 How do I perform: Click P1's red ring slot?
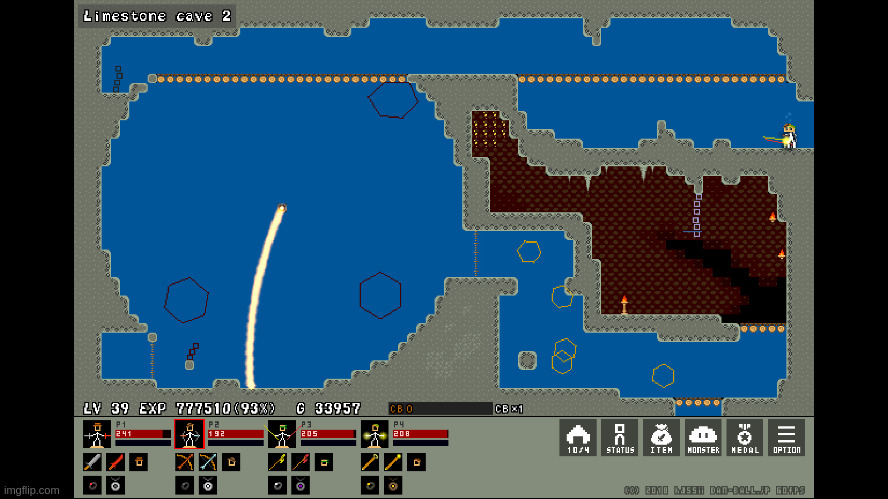click(x=93, y=485)
